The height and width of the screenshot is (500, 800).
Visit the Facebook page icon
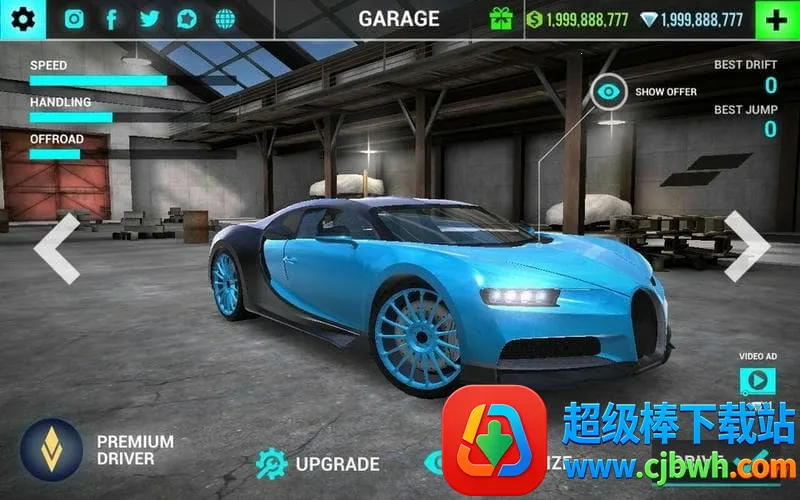coord(111,19)
